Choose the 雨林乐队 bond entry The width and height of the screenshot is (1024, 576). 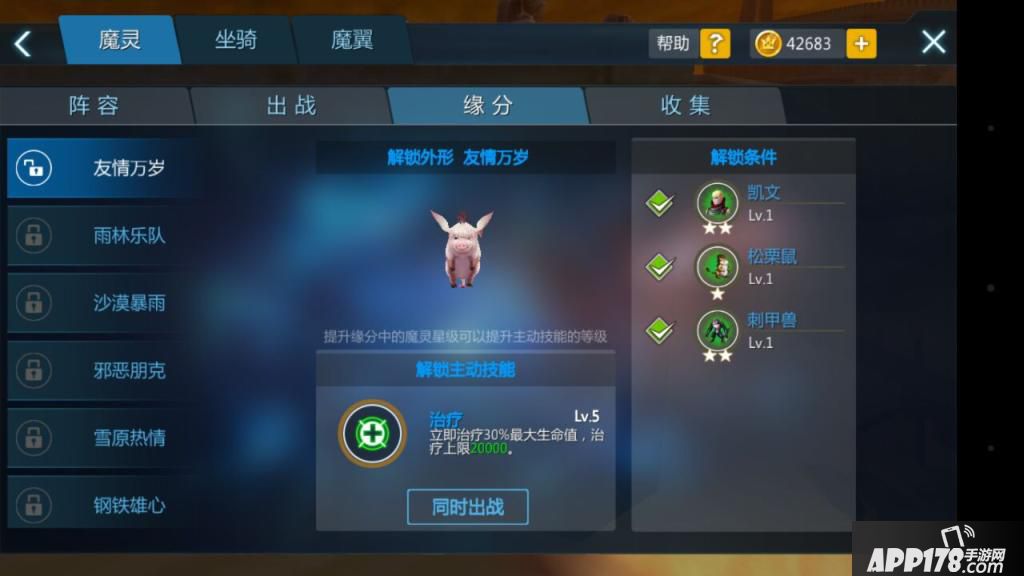point(102,236)
